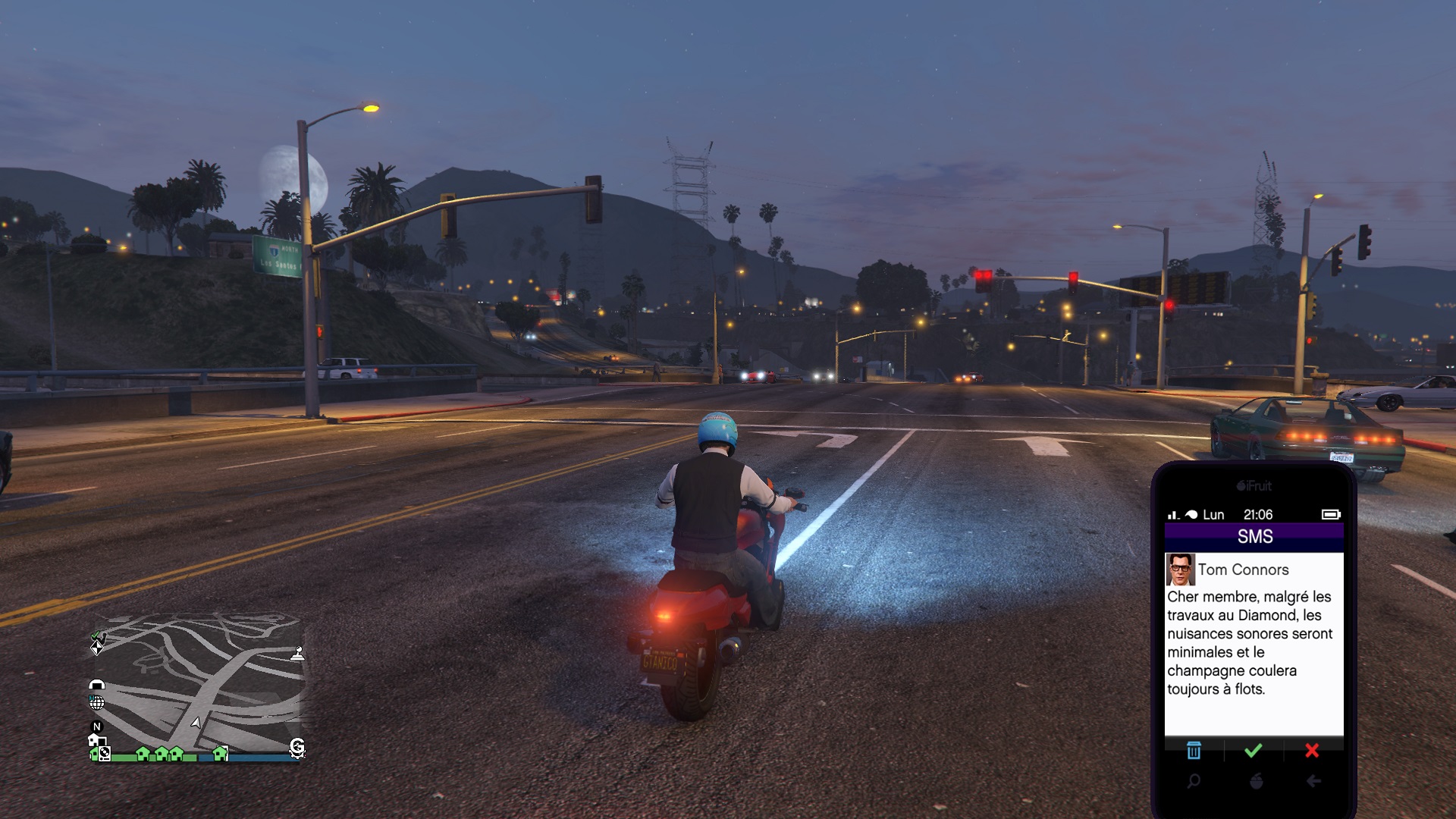Select Tom Connors' contact portrait
This screenshot has width=1456, height=819.
point(1180,570)
